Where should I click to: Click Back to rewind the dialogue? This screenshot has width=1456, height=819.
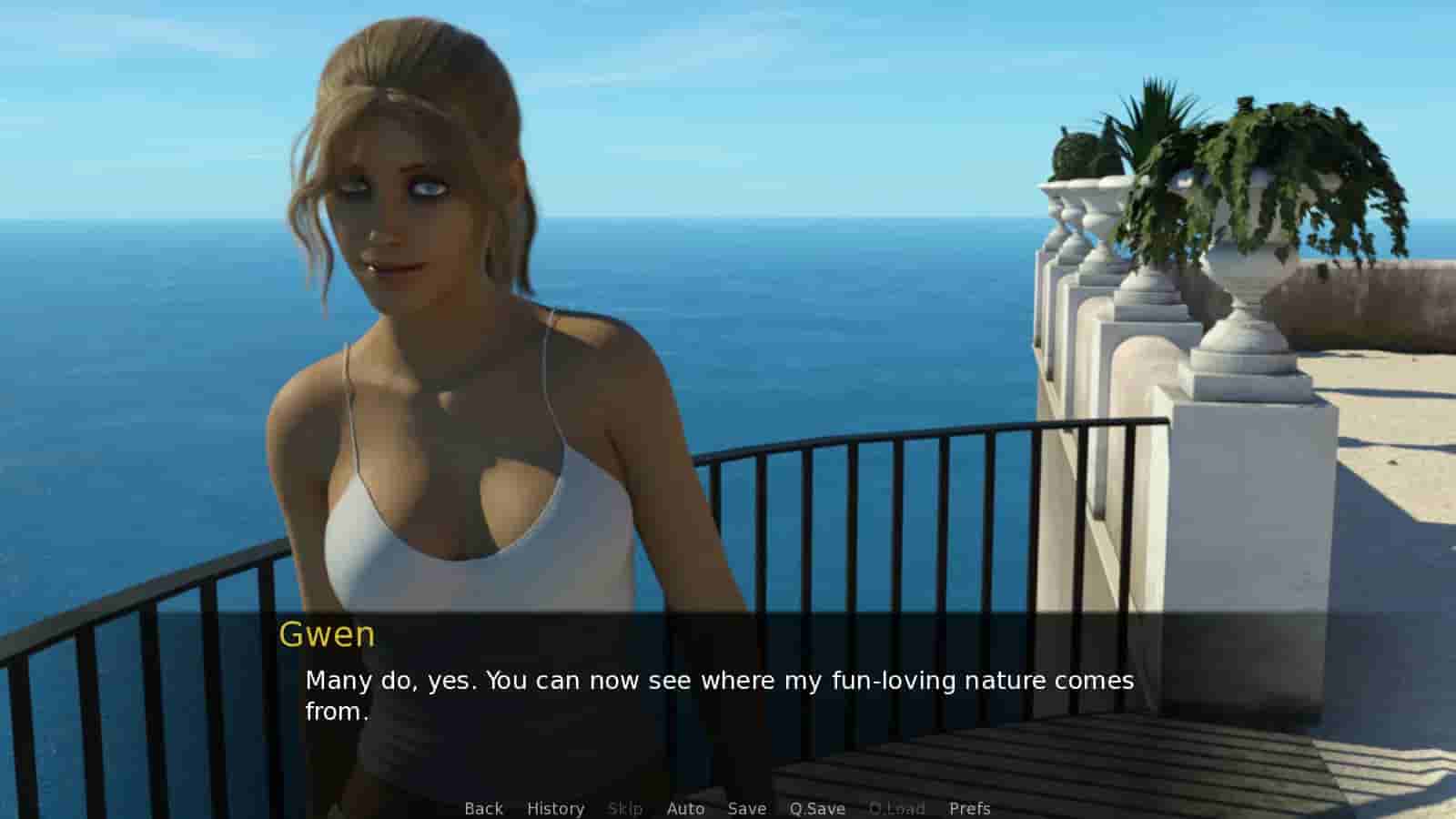[x=483, y=808]
